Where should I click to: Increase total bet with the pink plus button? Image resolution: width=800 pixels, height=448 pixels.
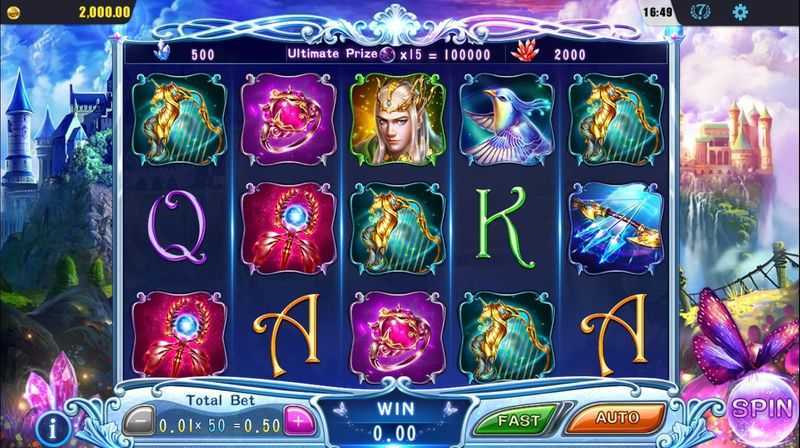tap(297, 417)
